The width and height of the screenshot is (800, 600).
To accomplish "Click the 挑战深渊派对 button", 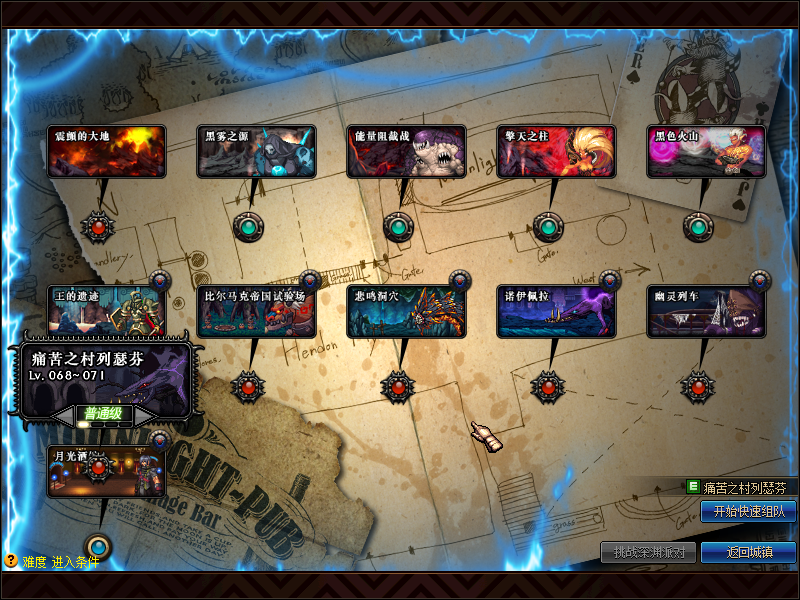I will tap(648, 553).
